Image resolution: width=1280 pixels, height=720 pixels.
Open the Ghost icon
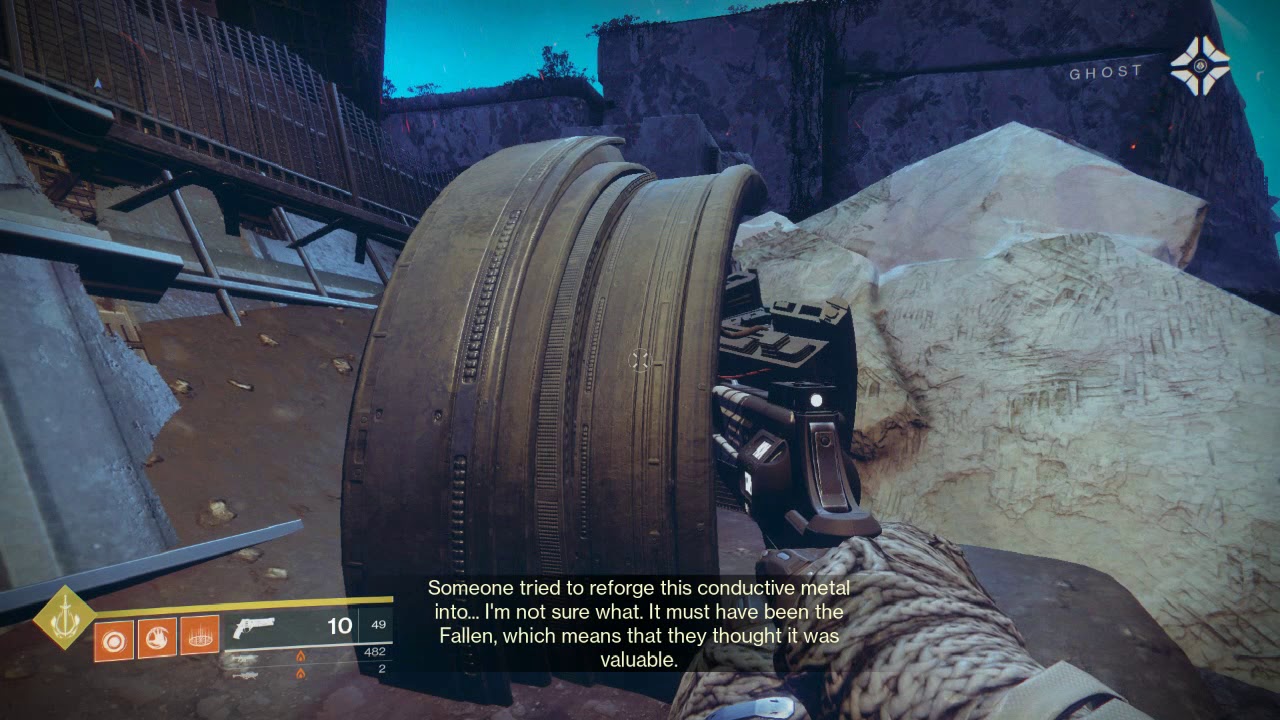click(1199, 66)
